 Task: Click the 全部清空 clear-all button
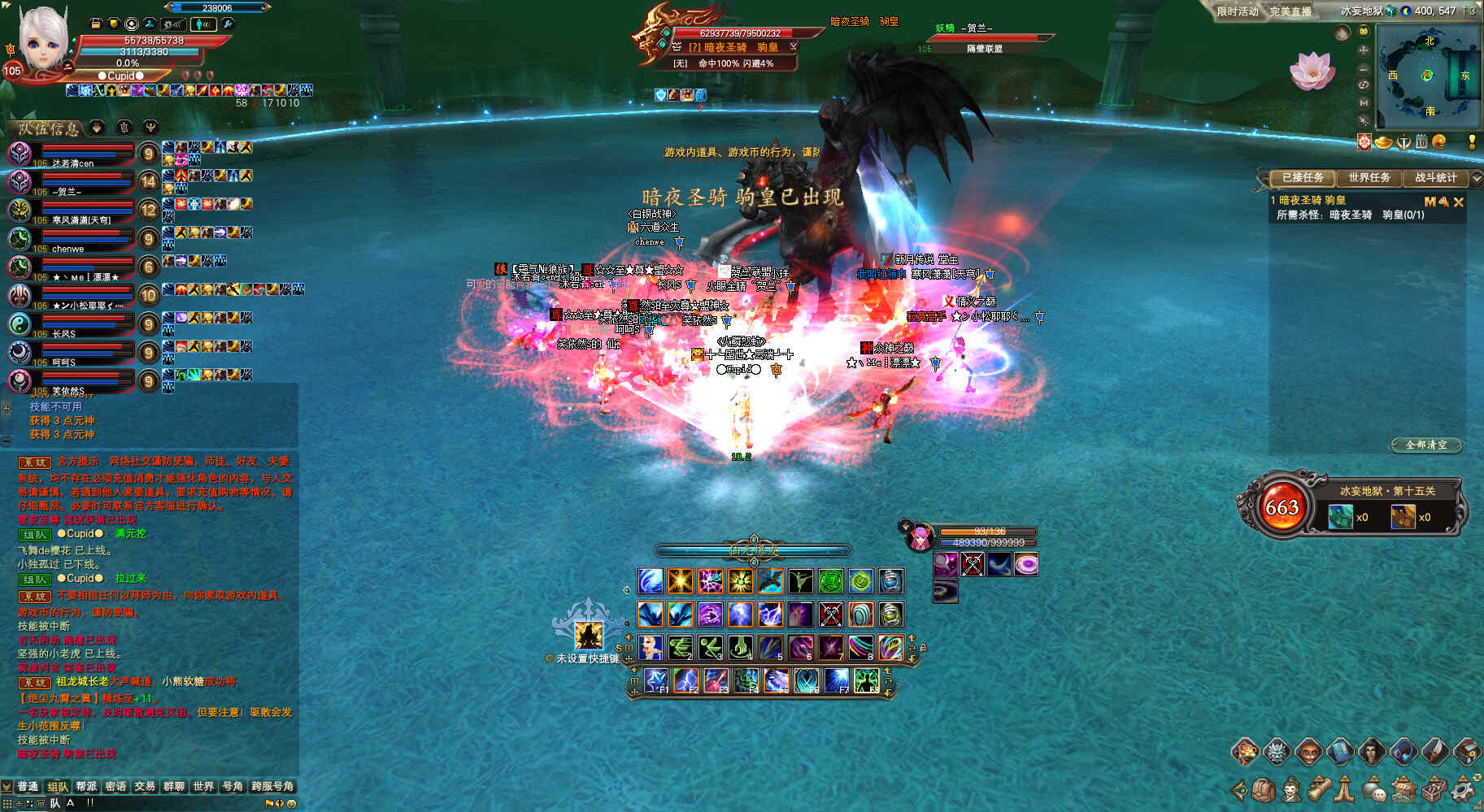point(1426,445)
